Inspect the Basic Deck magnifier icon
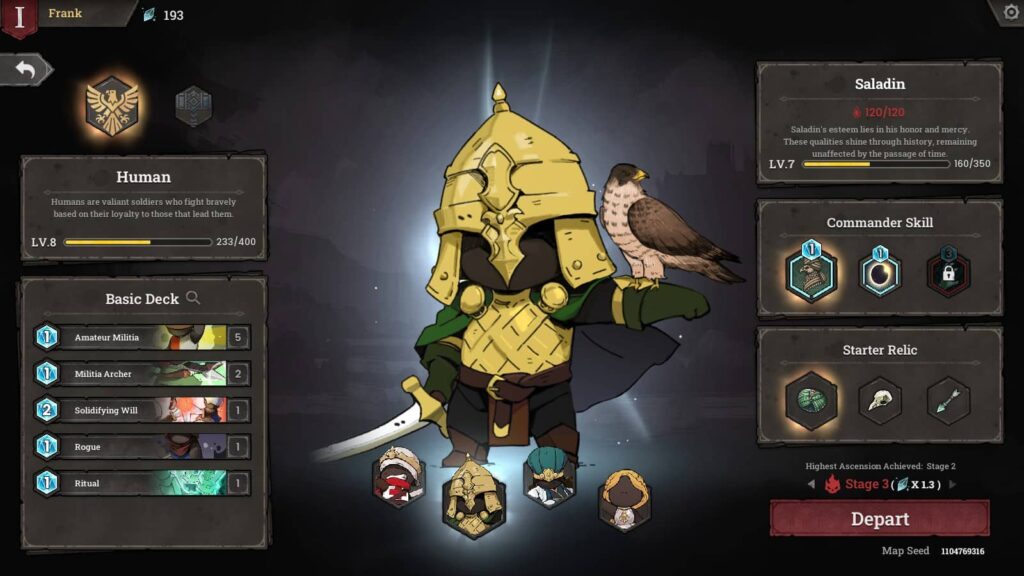The width and height of the screenshot is (1024, 576). click(x=193, y=298)
